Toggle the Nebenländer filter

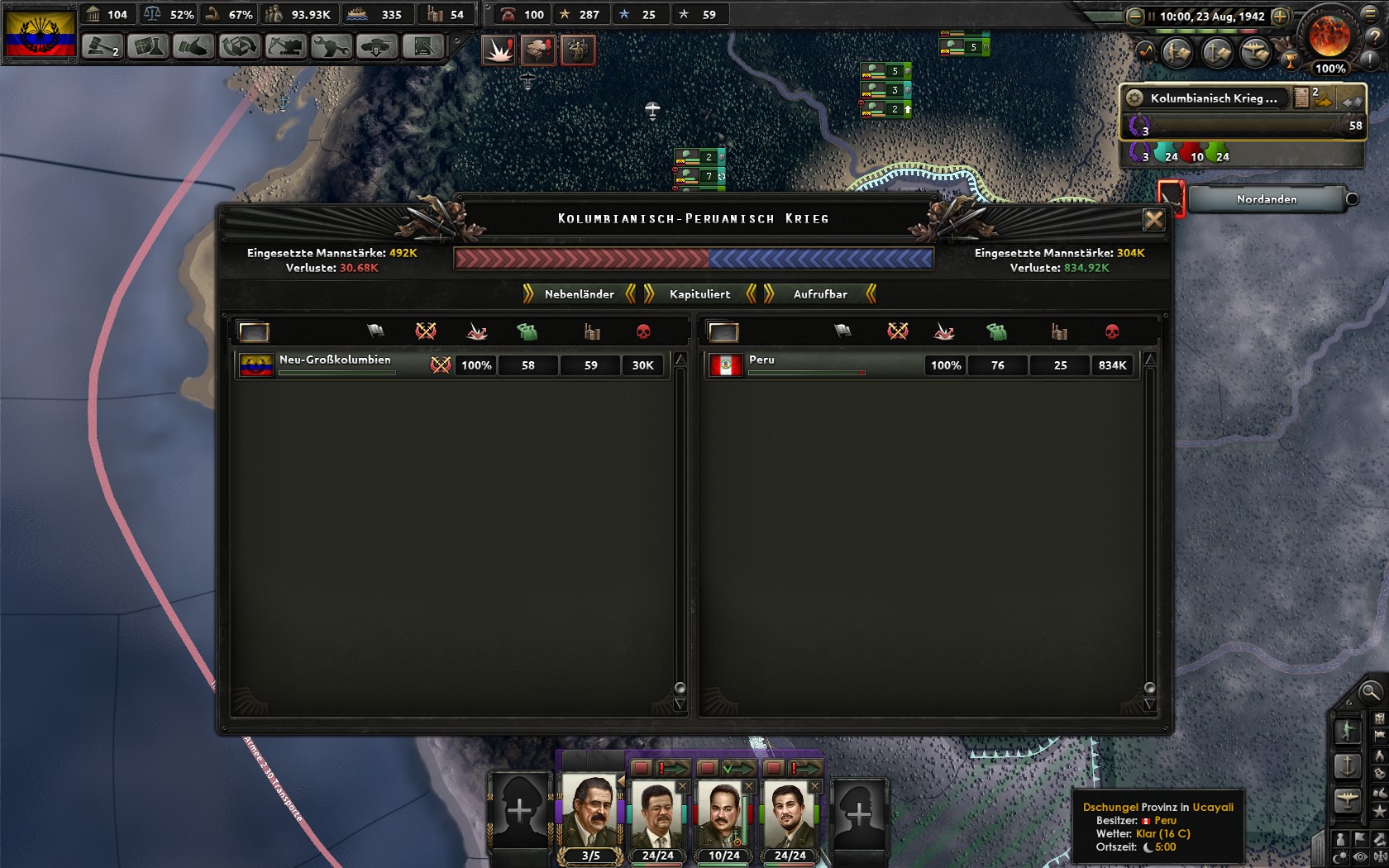click(579, 294)
